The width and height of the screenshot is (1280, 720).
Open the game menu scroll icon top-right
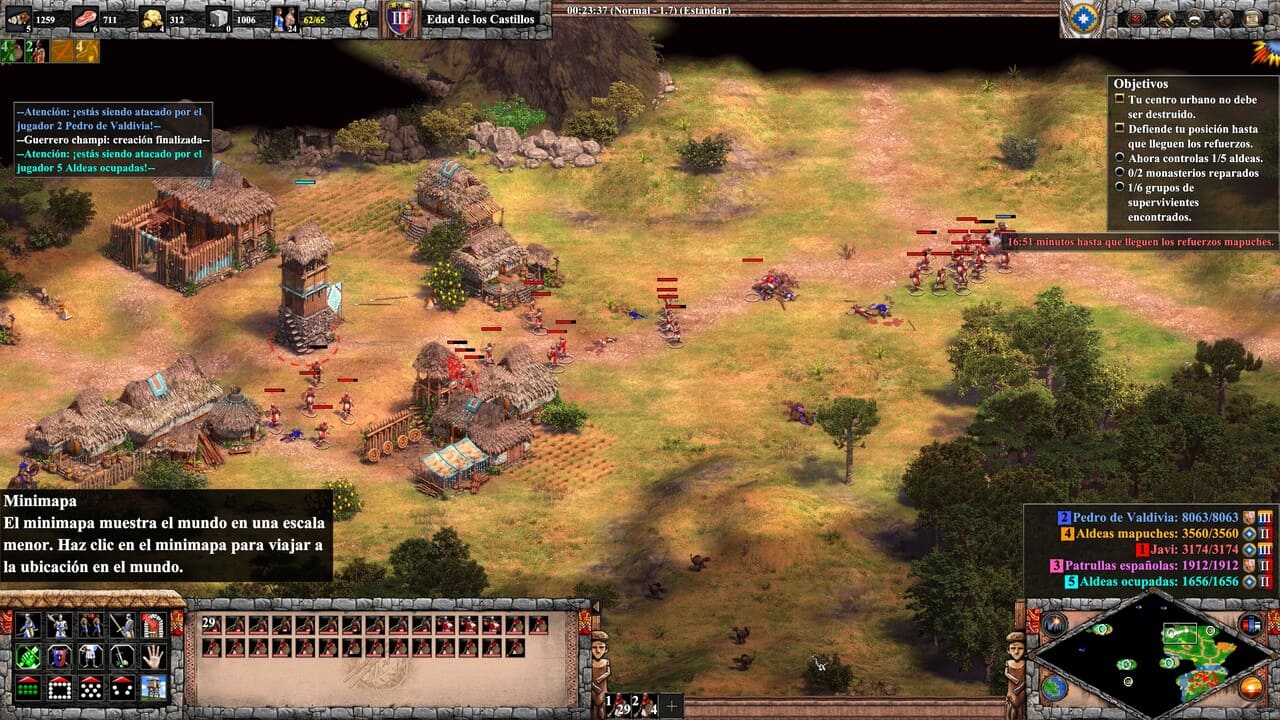(1253, 18)
